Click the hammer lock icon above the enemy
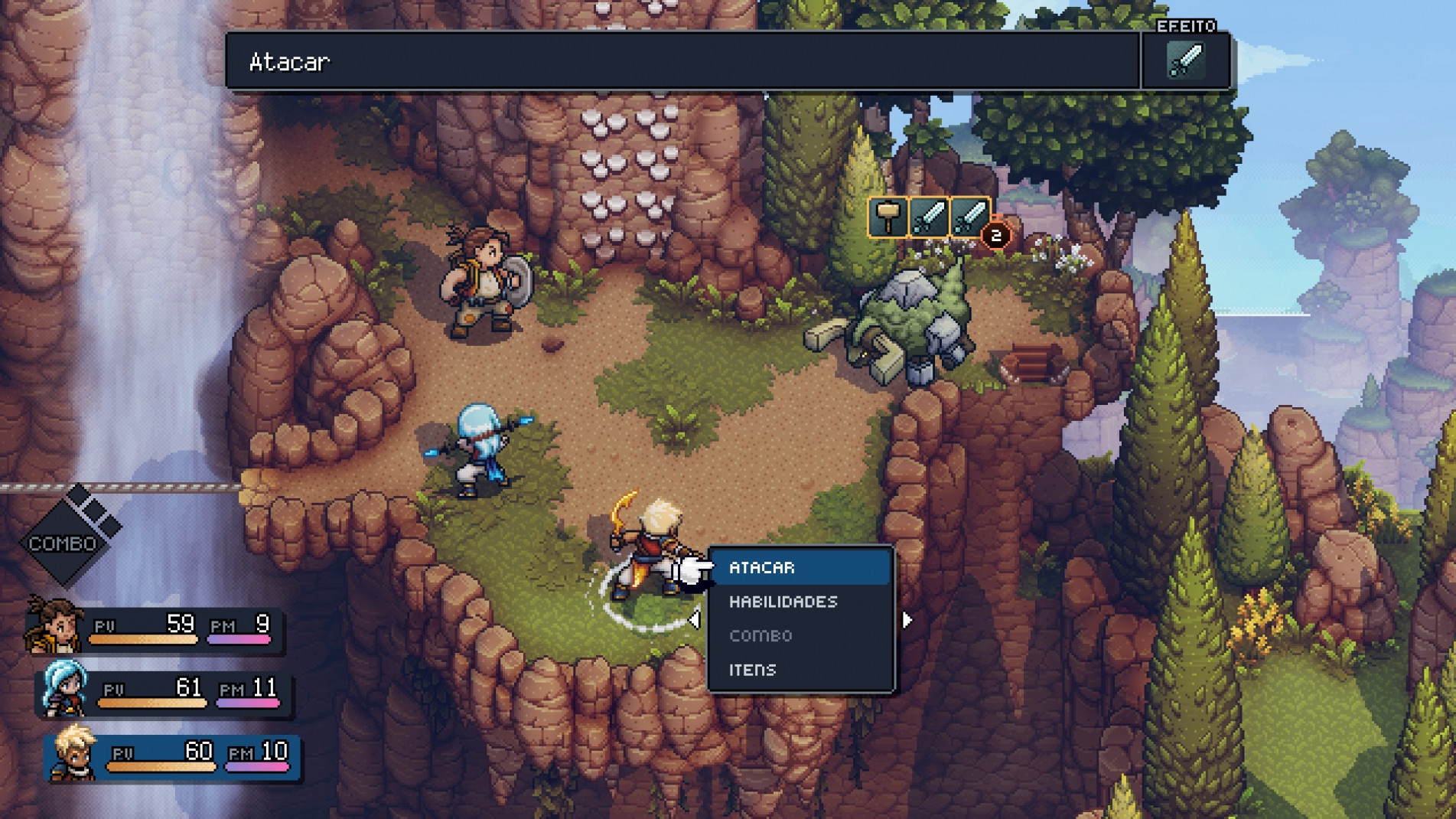1456x819 pixels. click(888, 217)
